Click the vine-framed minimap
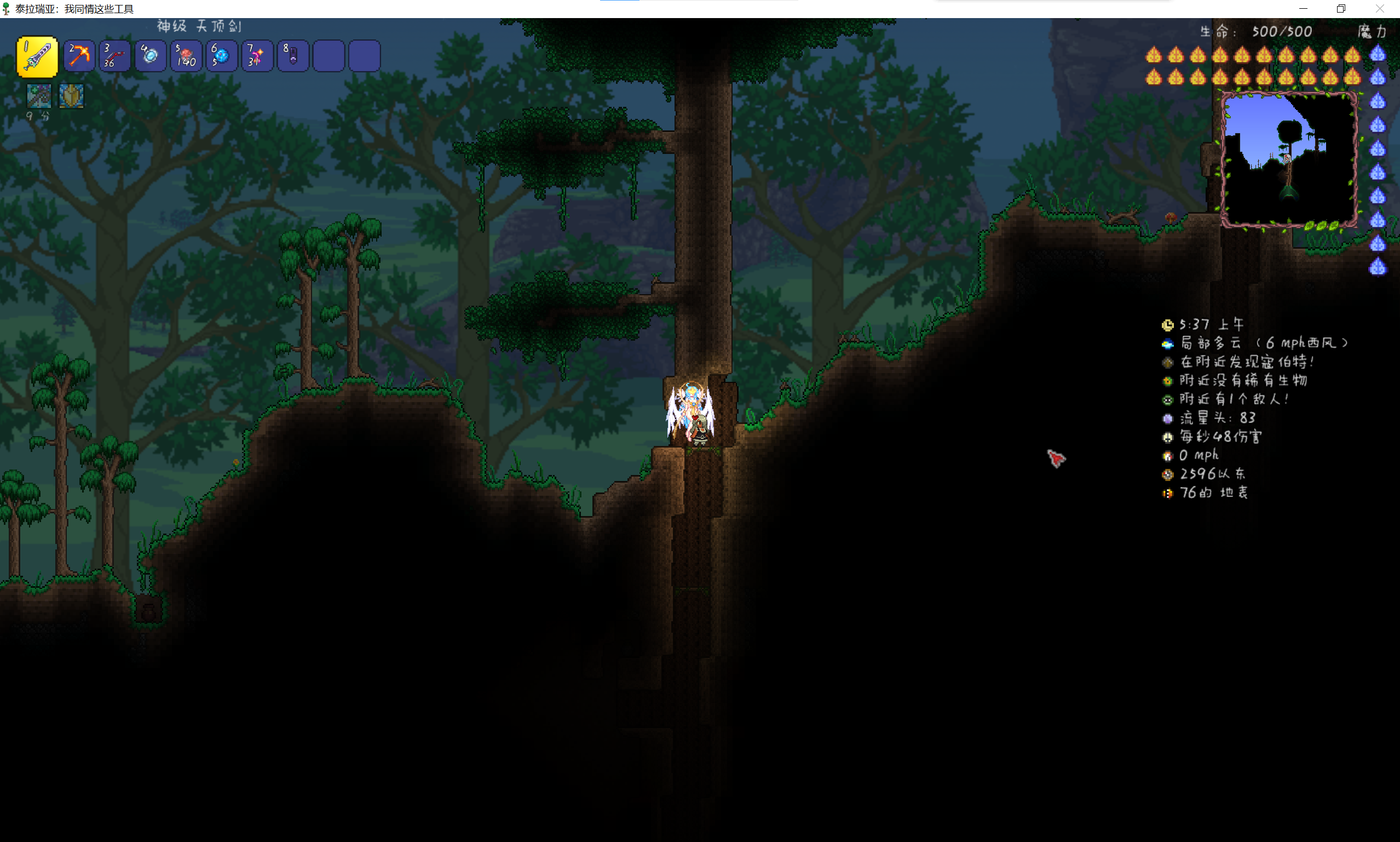Image resolution: width=1400 pixels, height=842 pixels. tap(1288, 160)
